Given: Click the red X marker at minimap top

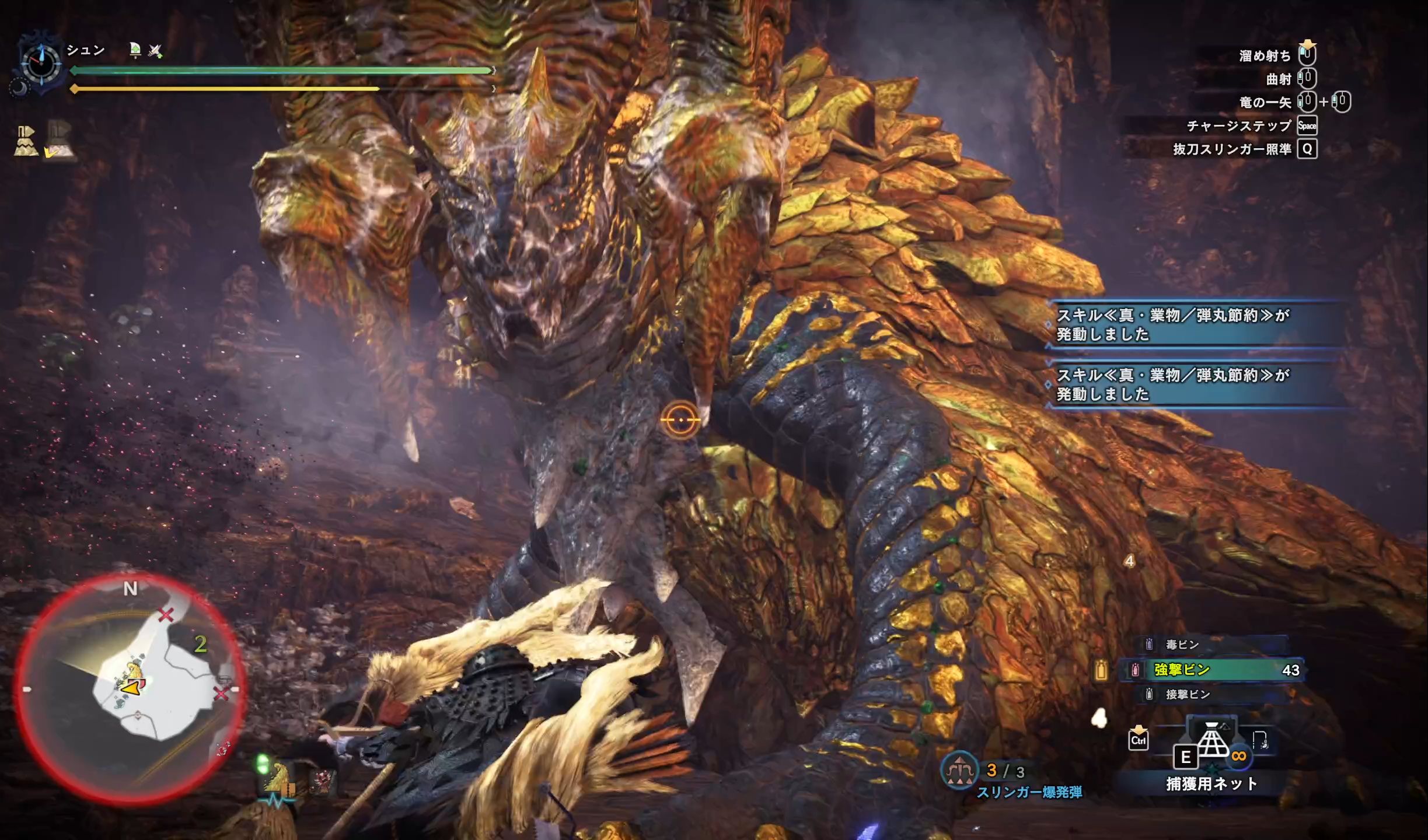Looking at the screenshot, I should pos(166,614).
